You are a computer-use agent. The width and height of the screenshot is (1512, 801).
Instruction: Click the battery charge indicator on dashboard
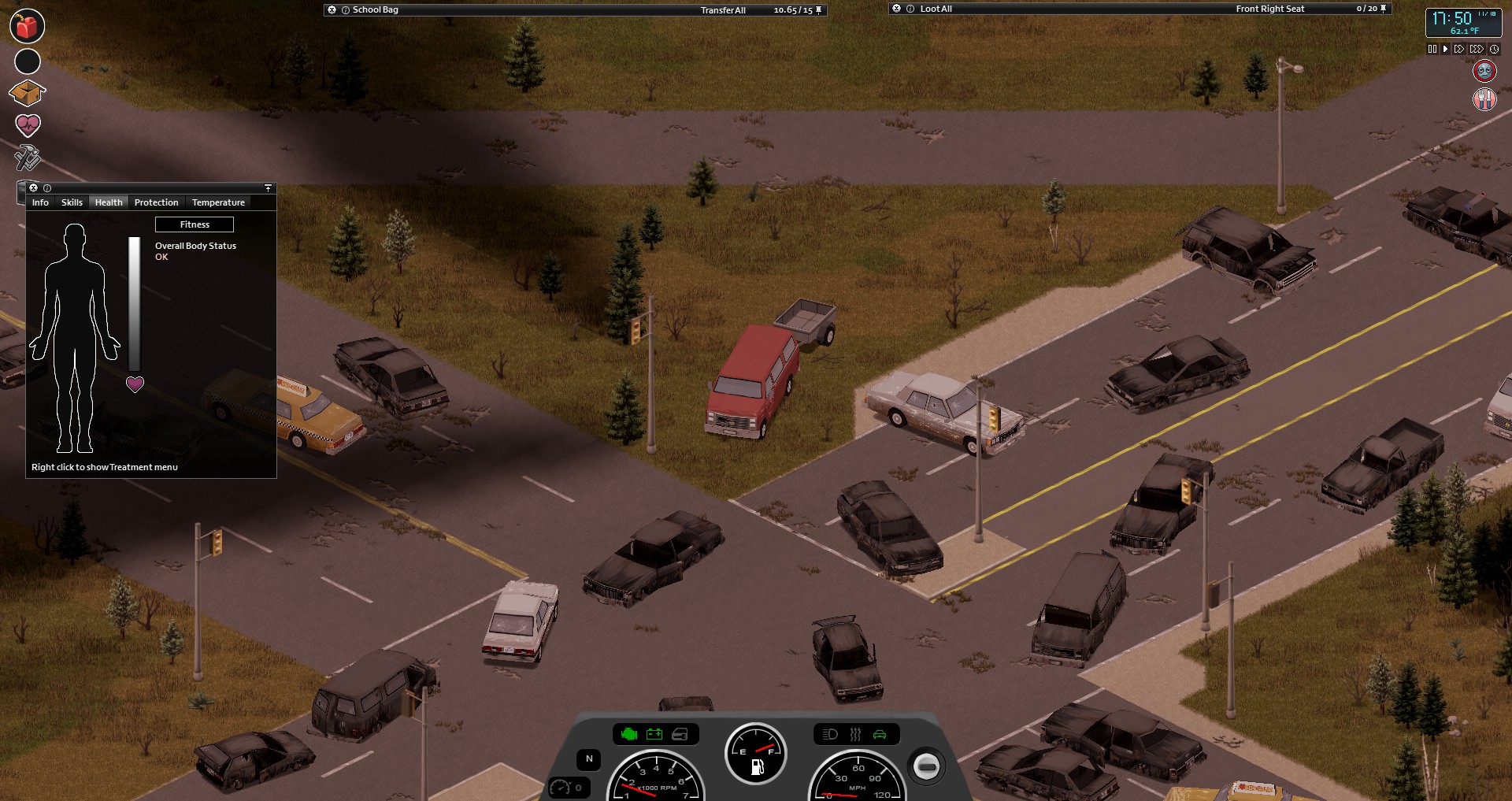654,734
